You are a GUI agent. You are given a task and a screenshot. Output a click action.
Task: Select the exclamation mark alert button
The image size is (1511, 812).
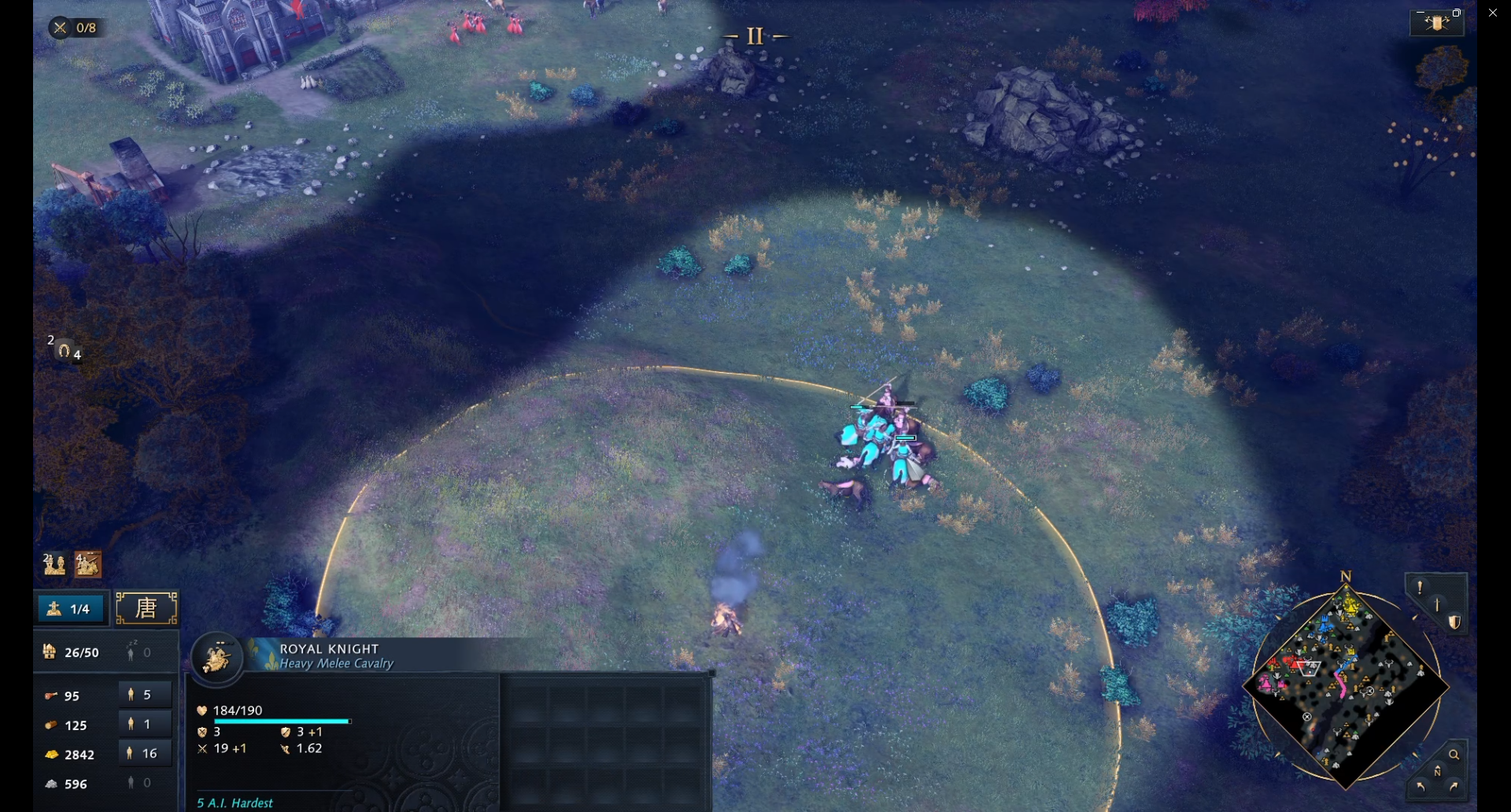point(1420,587)
